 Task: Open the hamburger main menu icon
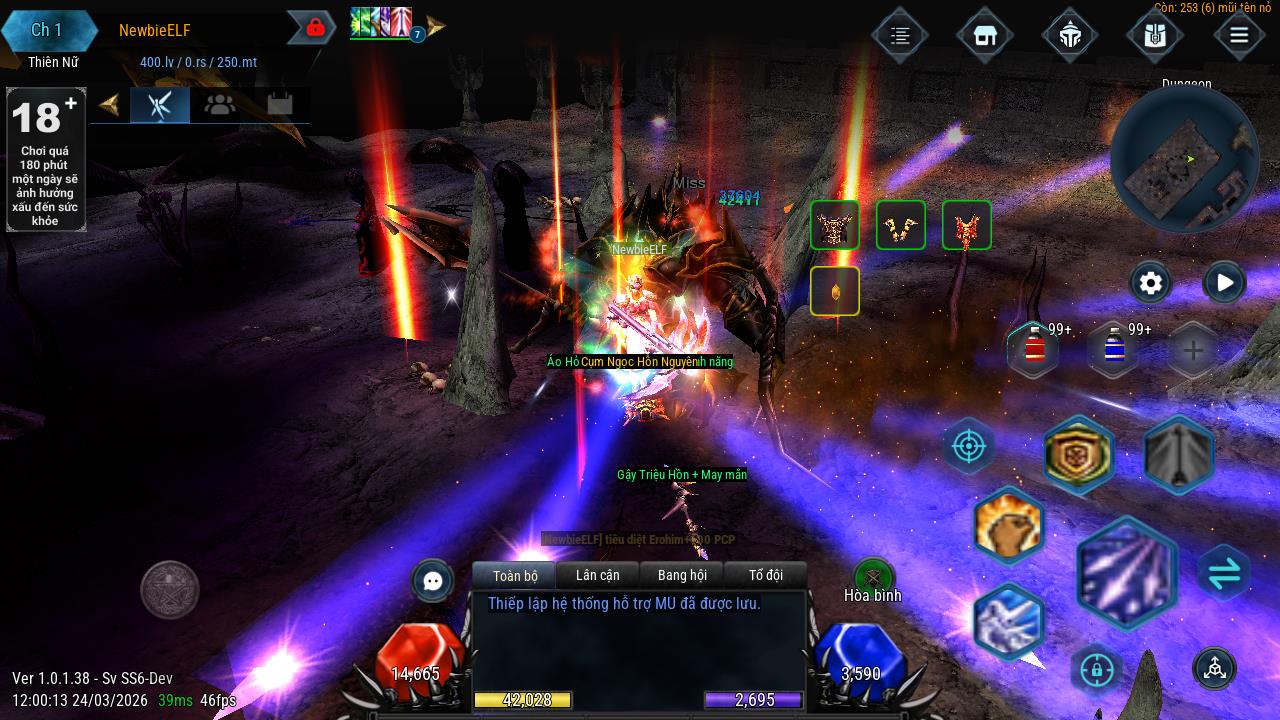(1238, 34)
